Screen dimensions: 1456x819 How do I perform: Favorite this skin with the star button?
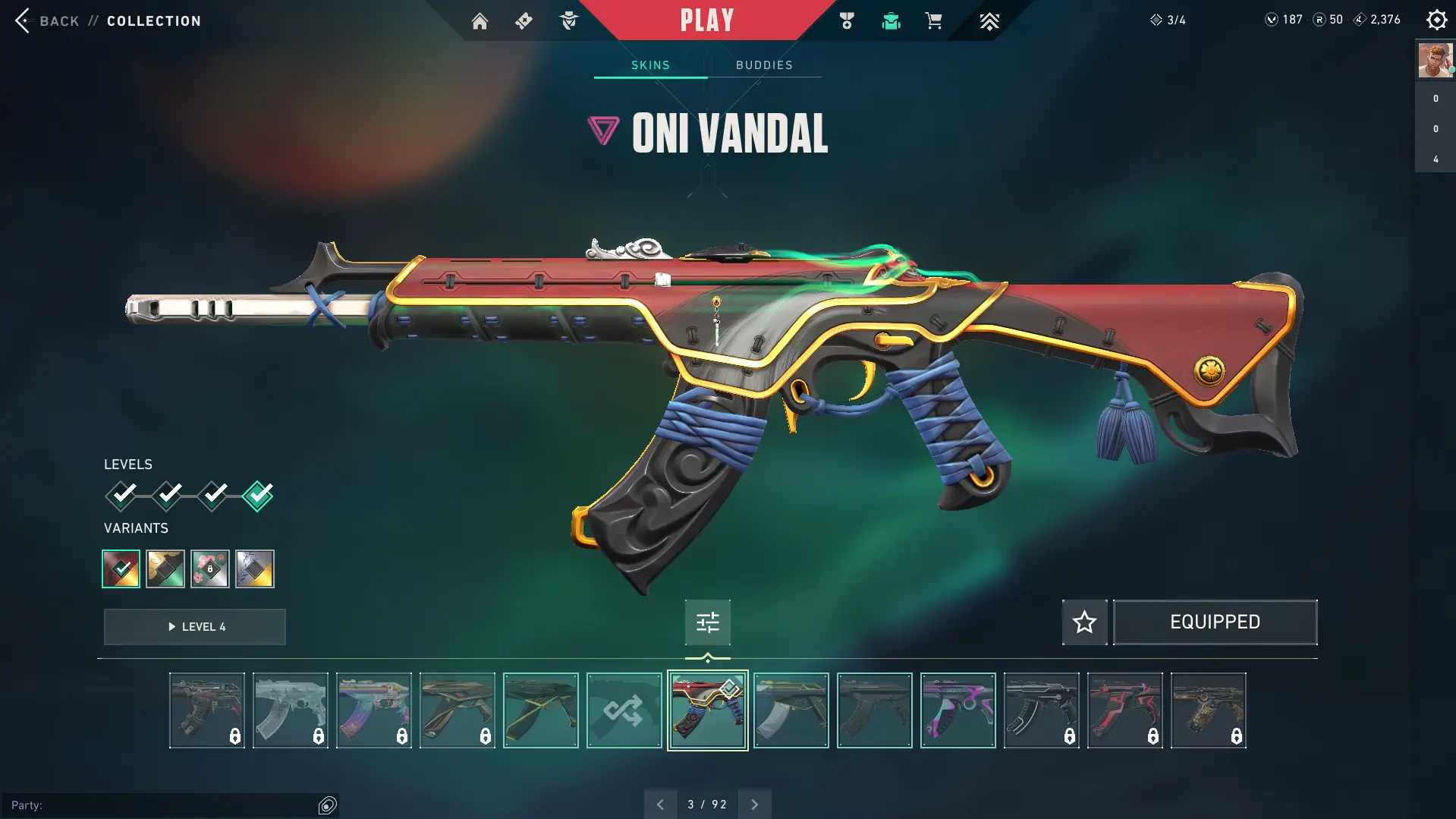[1084, 622]
